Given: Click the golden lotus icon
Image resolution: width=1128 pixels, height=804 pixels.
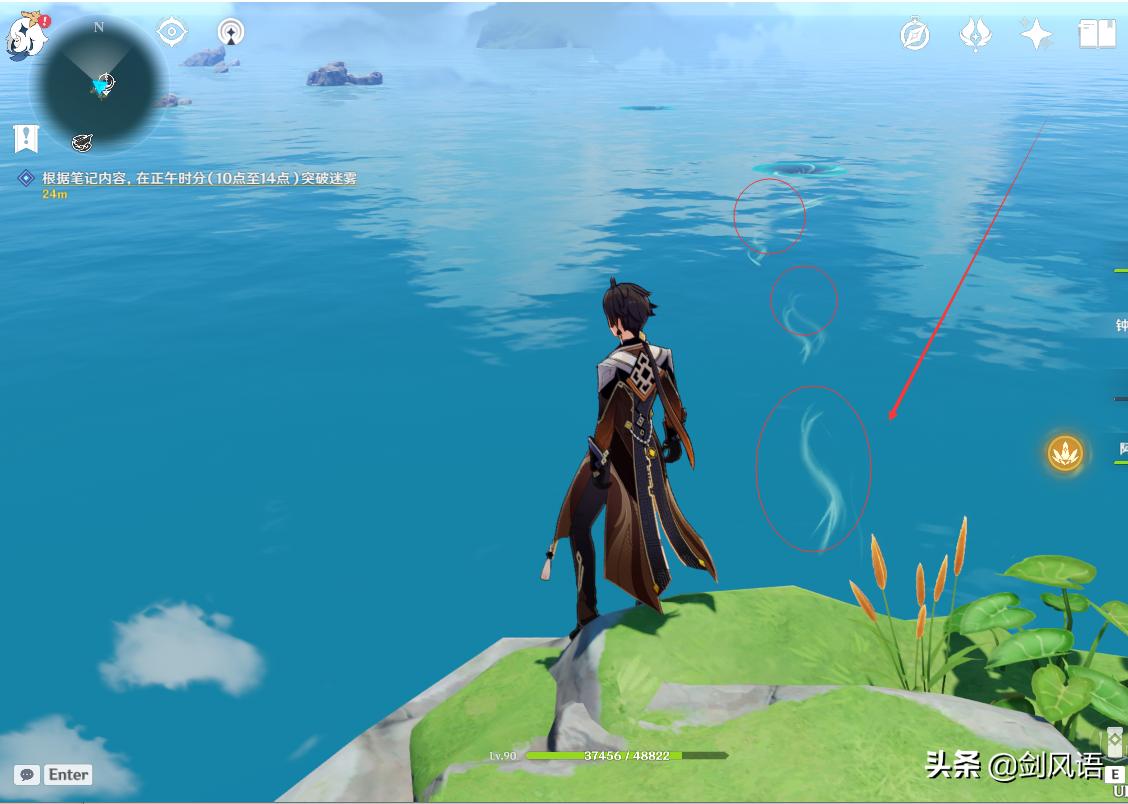Looking at the screenshot, I should tap(1065, 453).
